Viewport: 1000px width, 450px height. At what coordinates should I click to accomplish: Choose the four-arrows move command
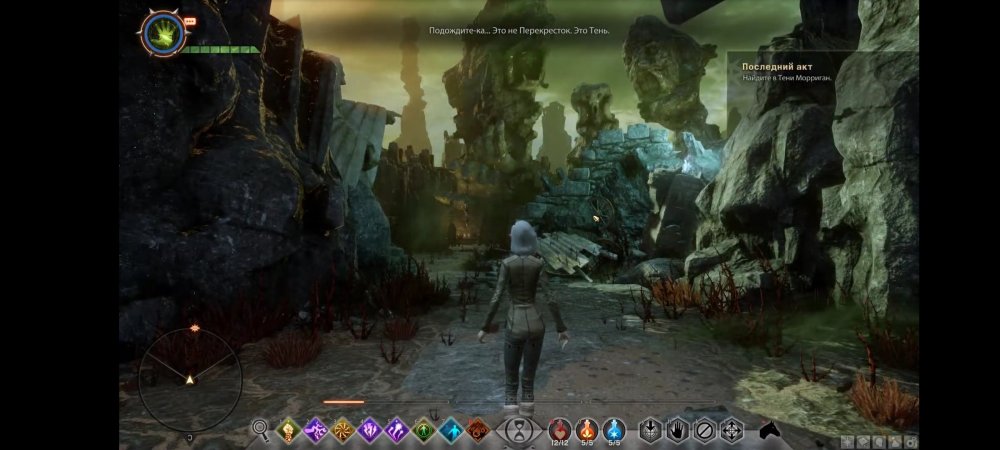click(732, 430)
